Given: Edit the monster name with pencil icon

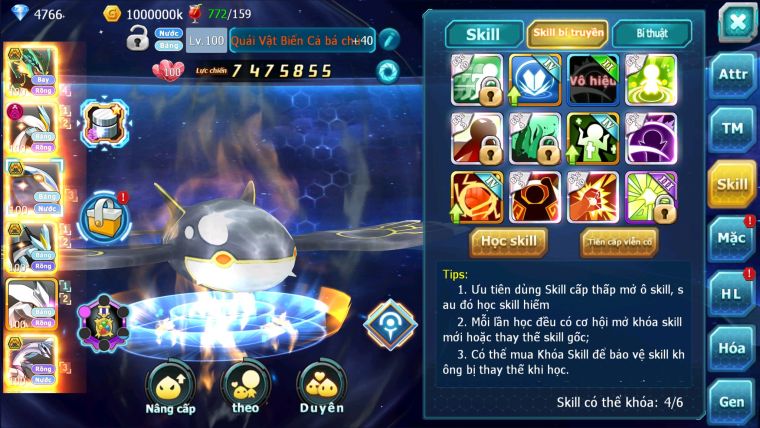Looking at the screenshot, I should (x=389, y=40).
